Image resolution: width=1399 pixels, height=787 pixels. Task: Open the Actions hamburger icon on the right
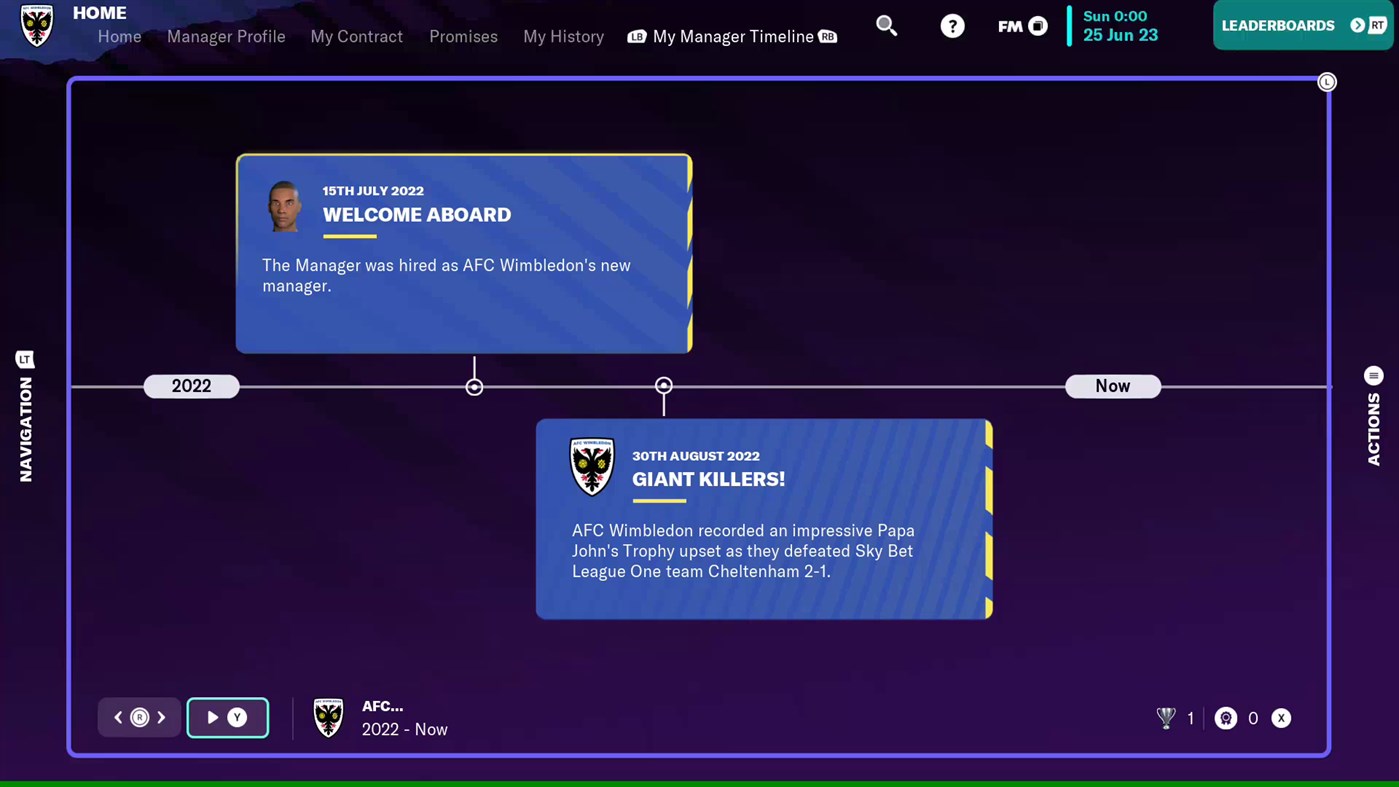point(1373,375)
